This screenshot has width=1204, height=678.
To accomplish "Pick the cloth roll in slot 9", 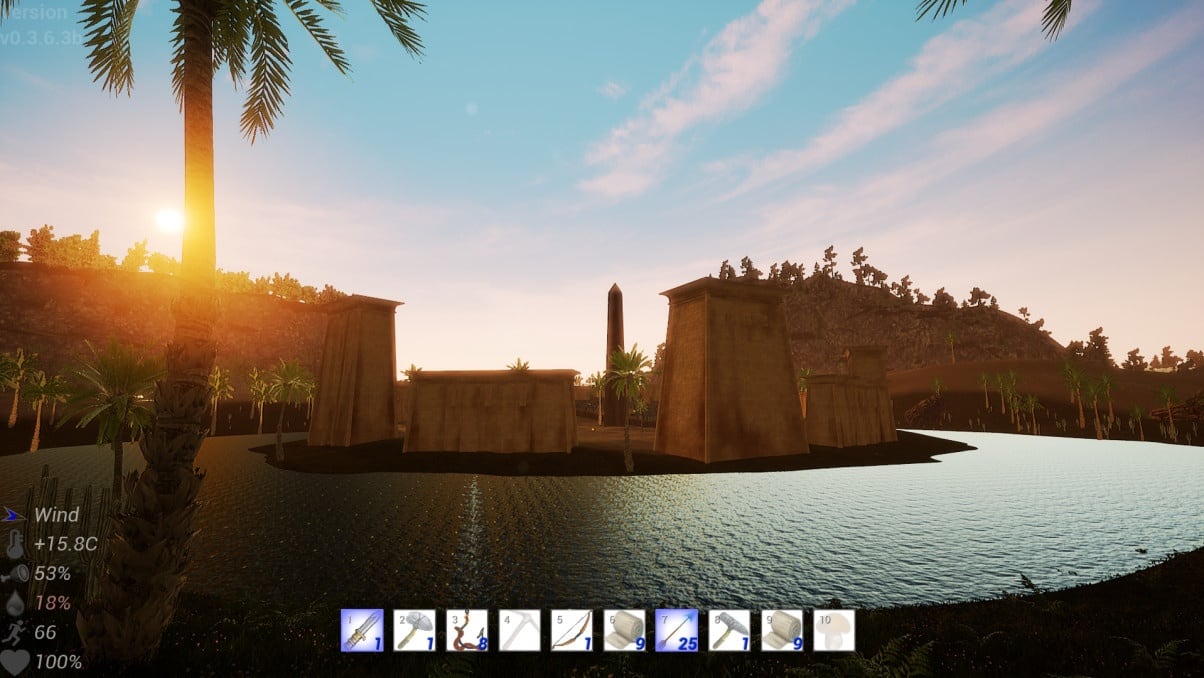I will (781, 631).
